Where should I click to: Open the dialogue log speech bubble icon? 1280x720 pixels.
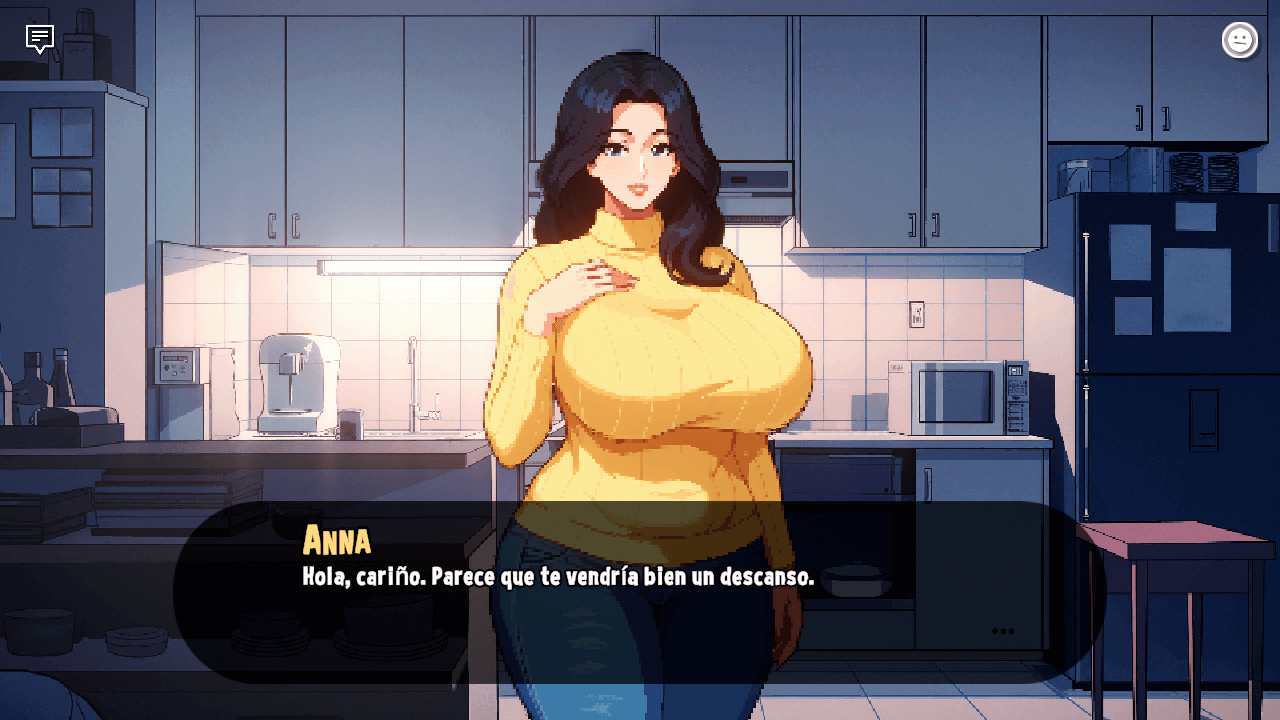pos(40,39)
